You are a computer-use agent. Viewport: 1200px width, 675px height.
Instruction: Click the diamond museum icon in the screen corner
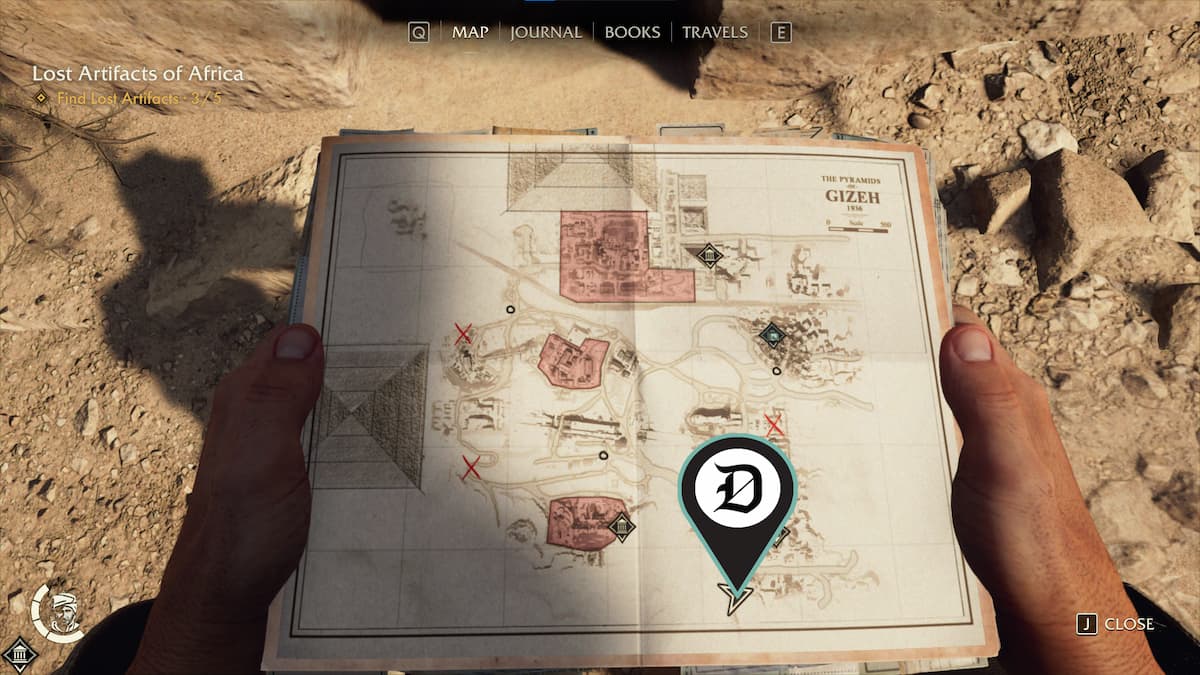pos(19,656)
